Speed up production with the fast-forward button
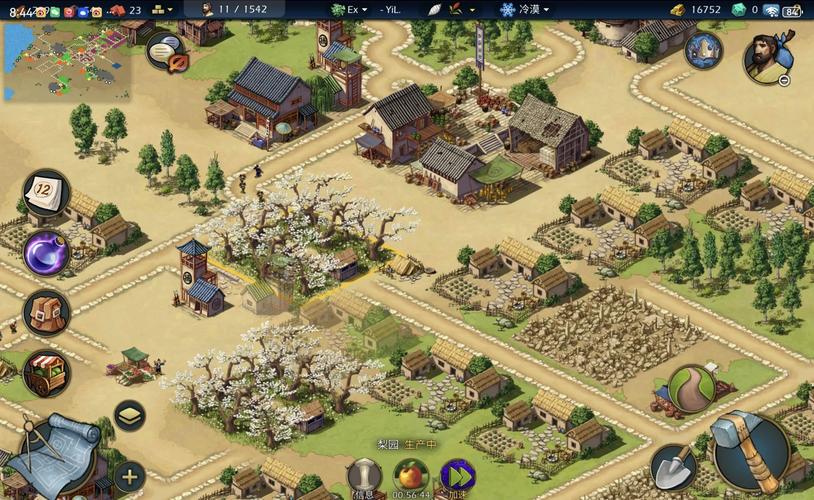Viewport: 814px width, 500px height. (x=457, y=477)
